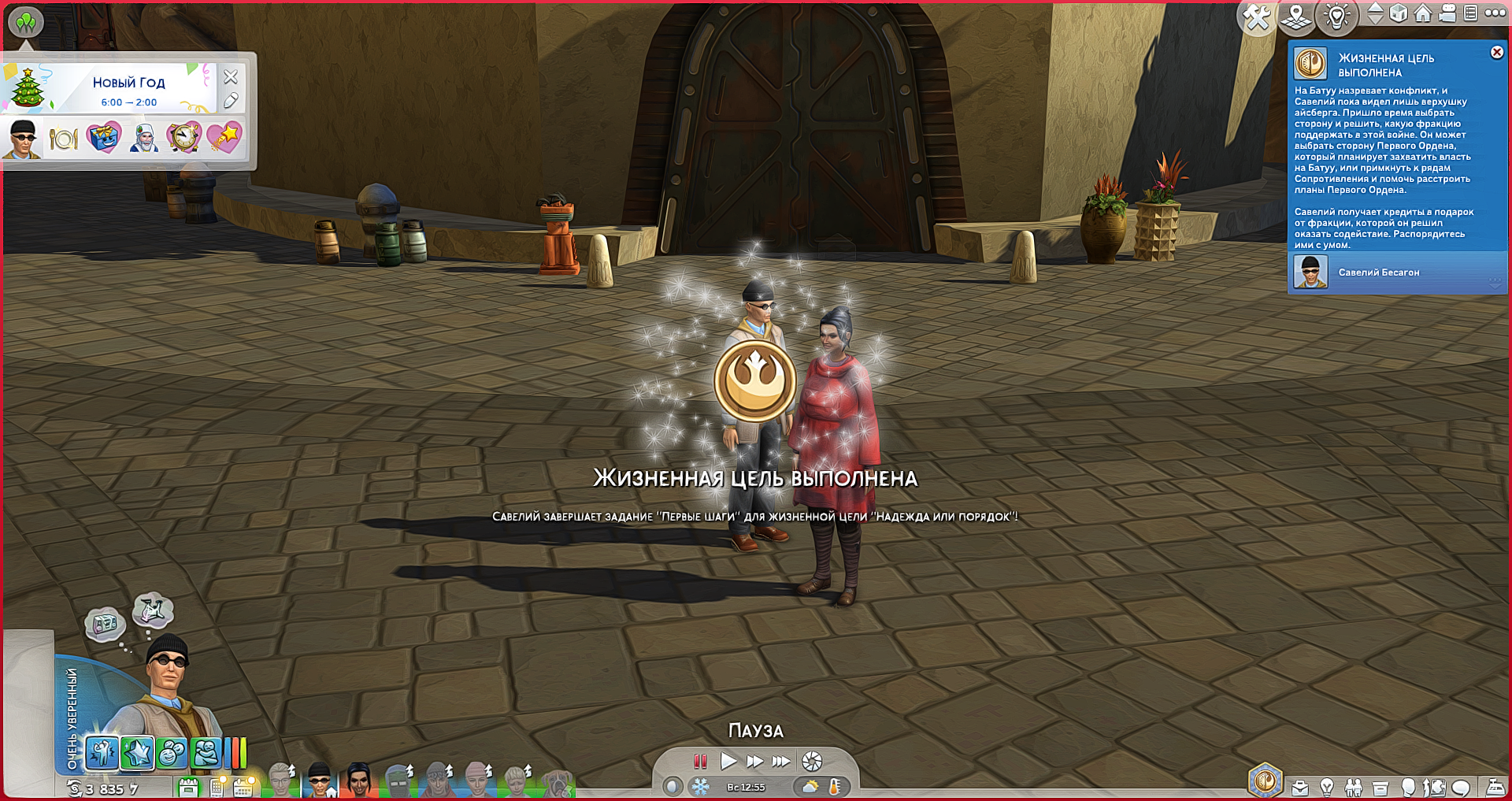1512x801 pixels.
Task: Set game speed to fast forward
Action: (754, 761)
